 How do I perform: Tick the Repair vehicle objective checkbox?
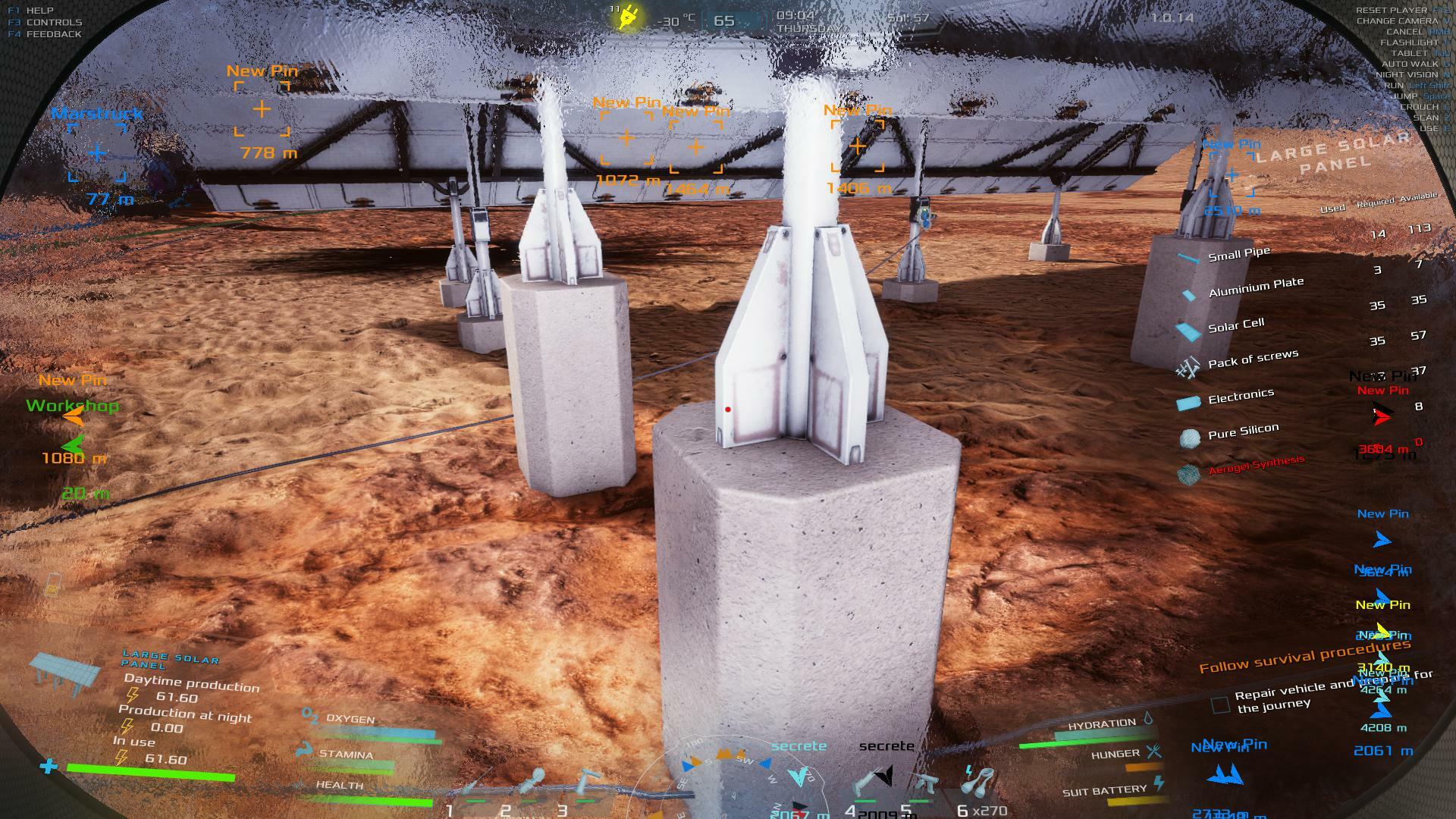click(x=1220, y=704)
